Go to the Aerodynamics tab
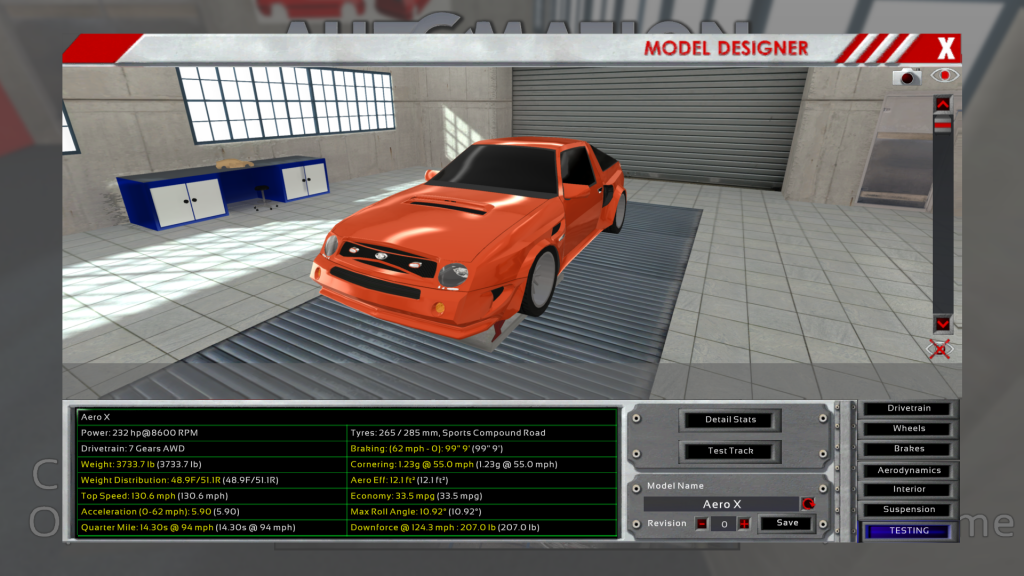 [908, 470]
